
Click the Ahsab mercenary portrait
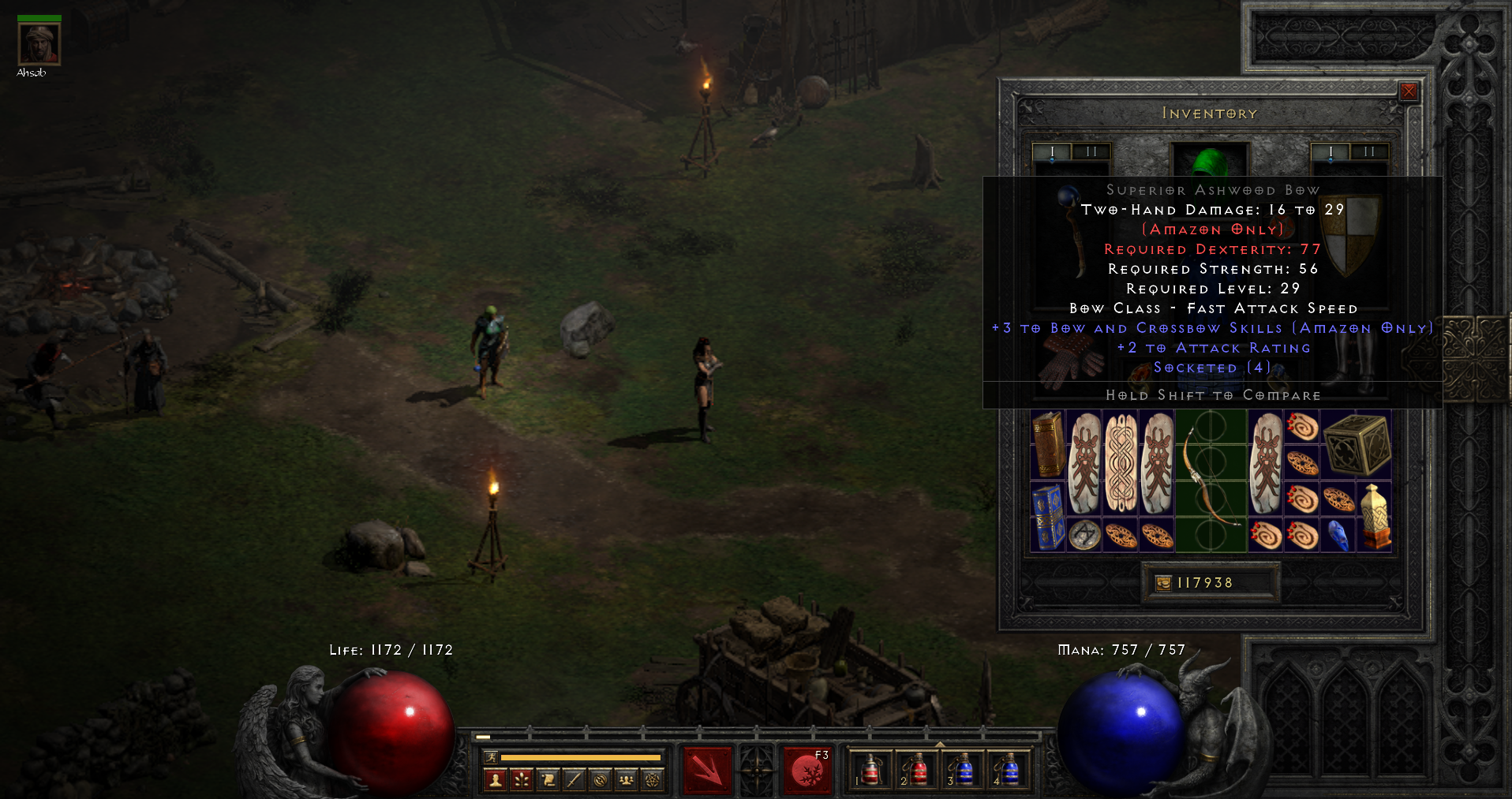tap(39, 44)
